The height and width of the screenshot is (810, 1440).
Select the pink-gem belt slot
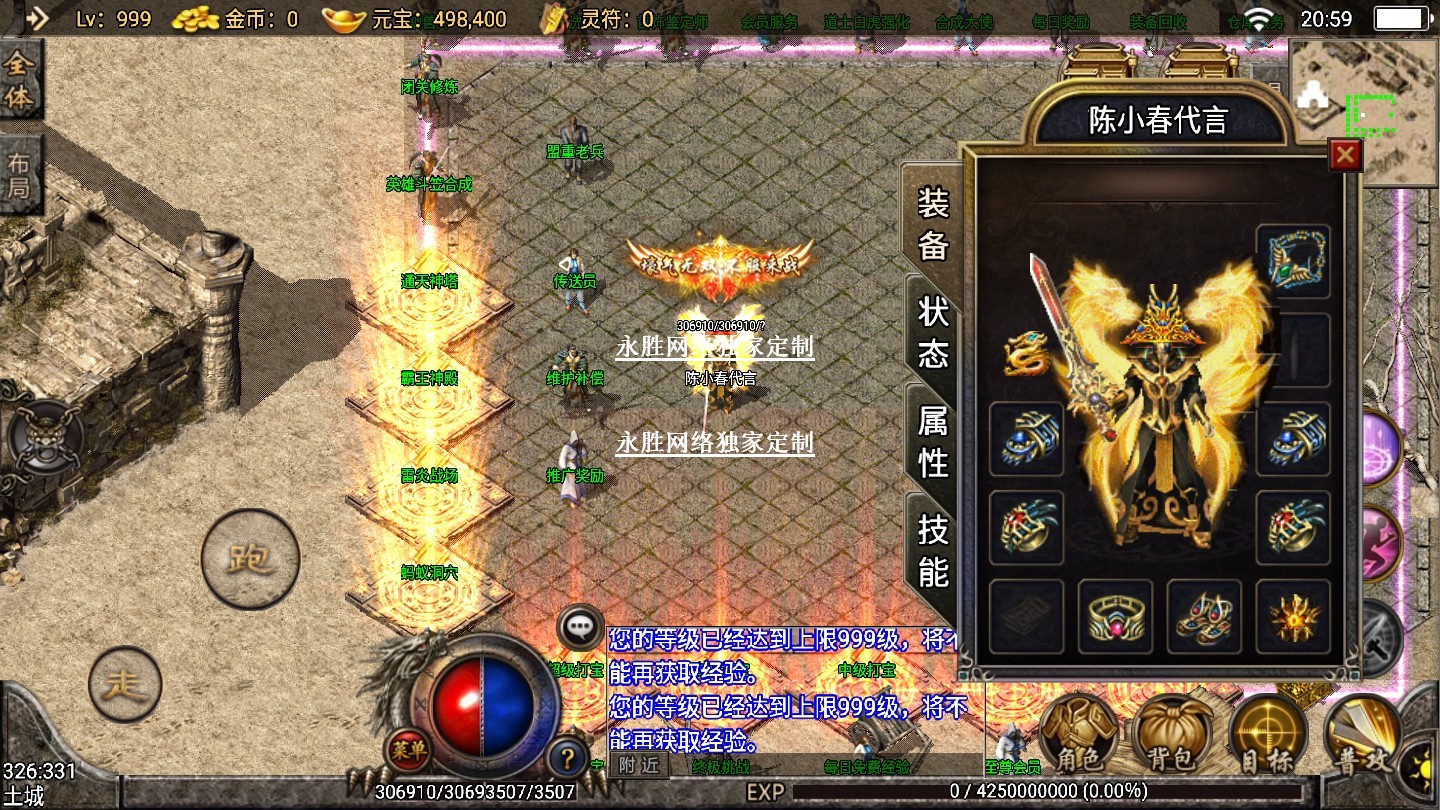tap(1115, 617)
